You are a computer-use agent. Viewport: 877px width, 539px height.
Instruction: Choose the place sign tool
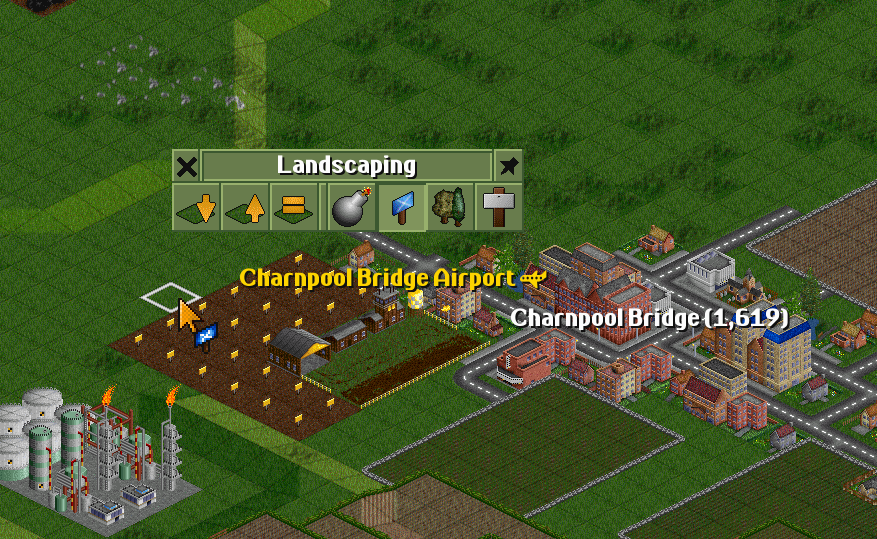coord(498,207)
